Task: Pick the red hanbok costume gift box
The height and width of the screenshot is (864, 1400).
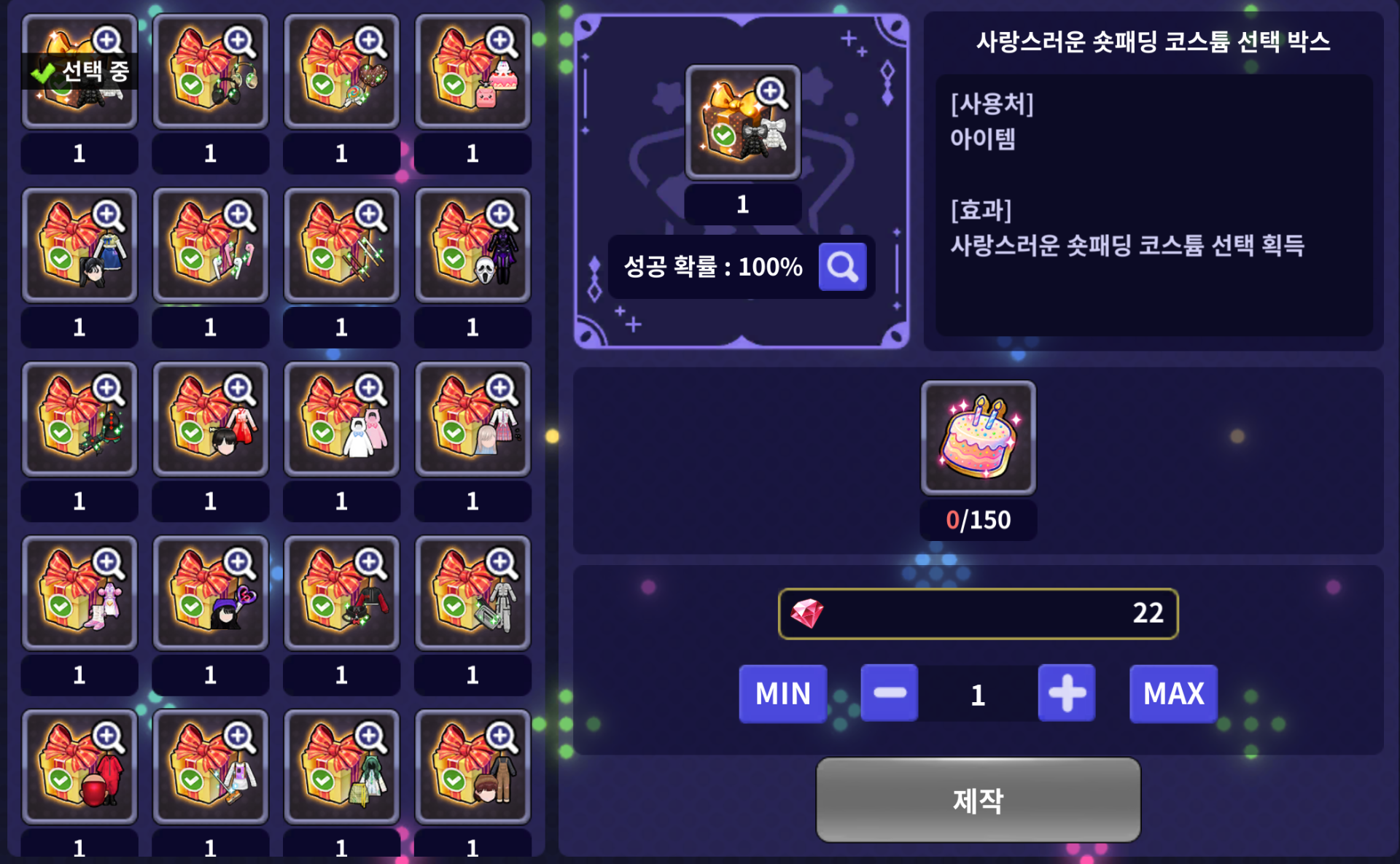Action: tap(211, 419)
